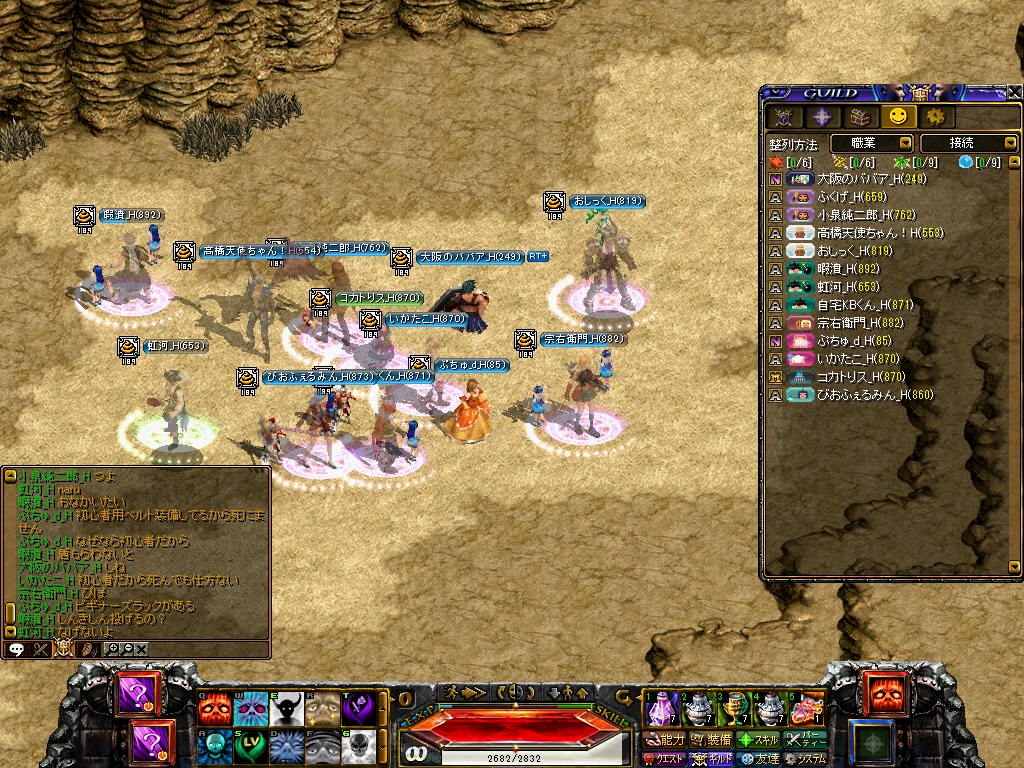Open the クエスト quest log

[663, 759]
